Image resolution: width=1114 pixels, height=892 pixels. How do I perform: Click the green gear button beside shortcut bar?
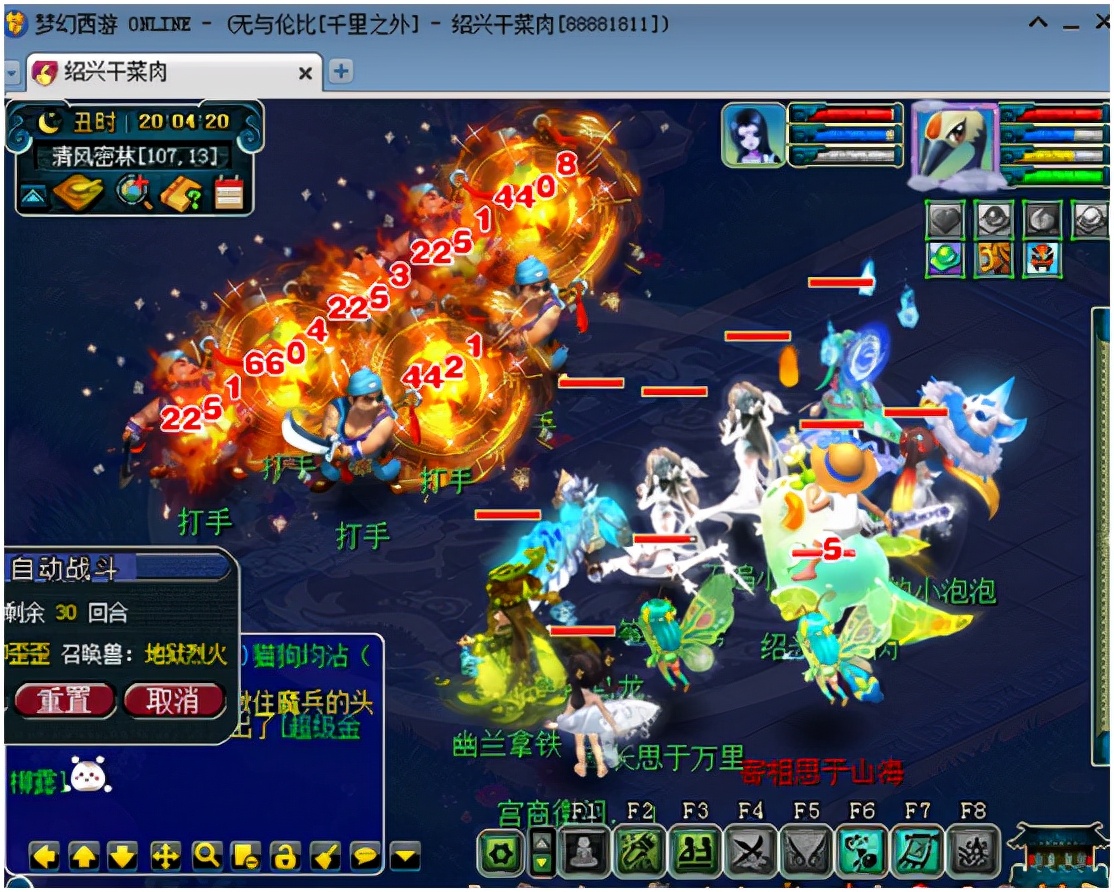(501, 855)
